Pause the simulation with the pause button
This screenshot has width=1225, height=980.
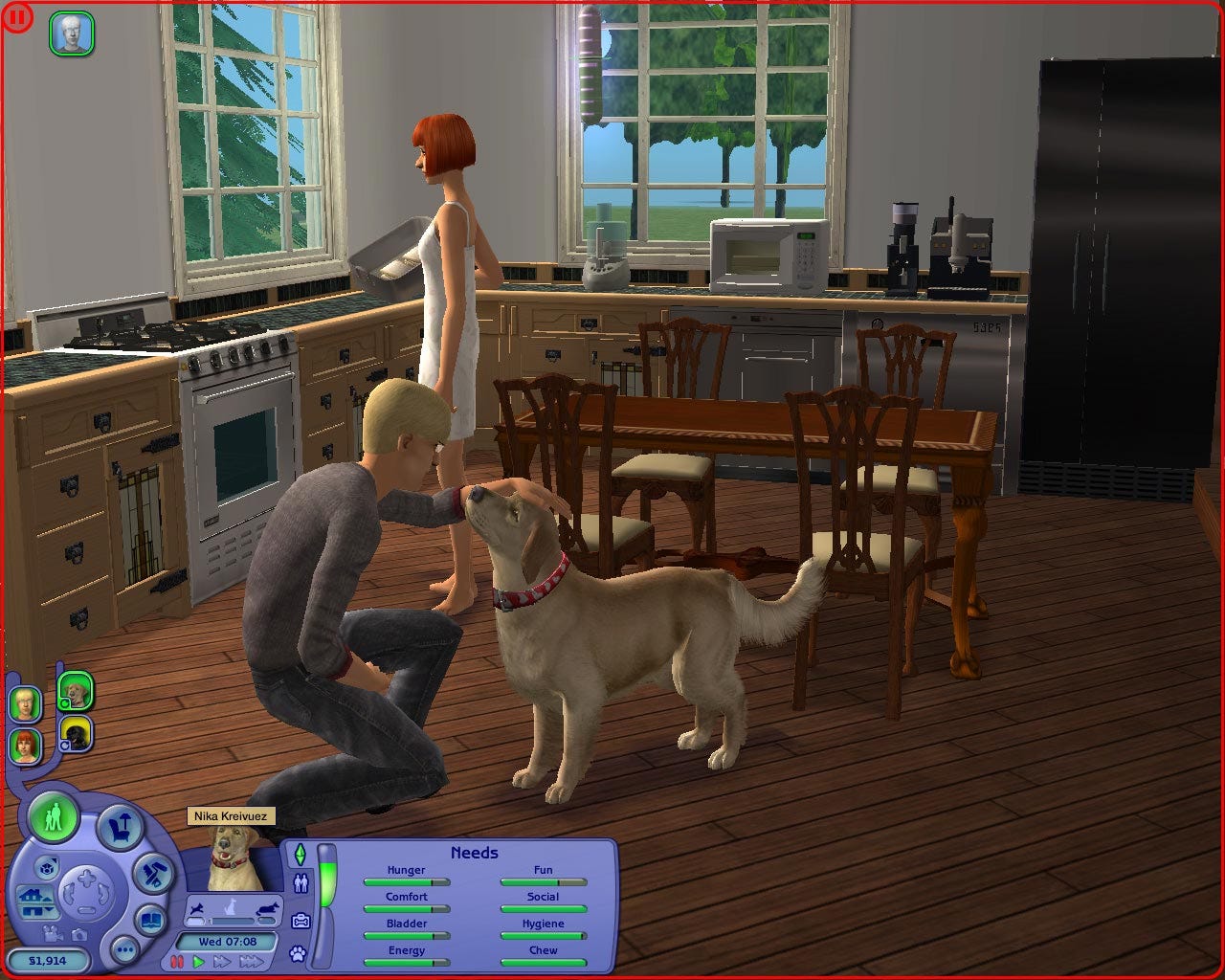[177, 961]
